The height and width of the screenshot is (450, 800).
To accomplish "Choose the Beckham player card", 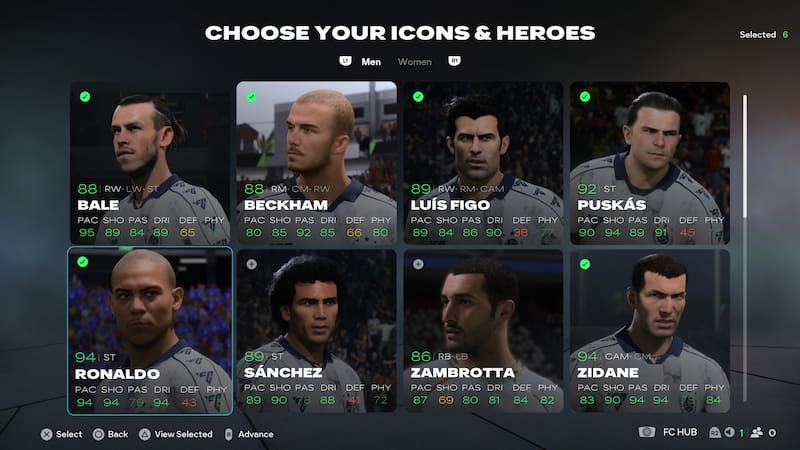I will [316, 163].
